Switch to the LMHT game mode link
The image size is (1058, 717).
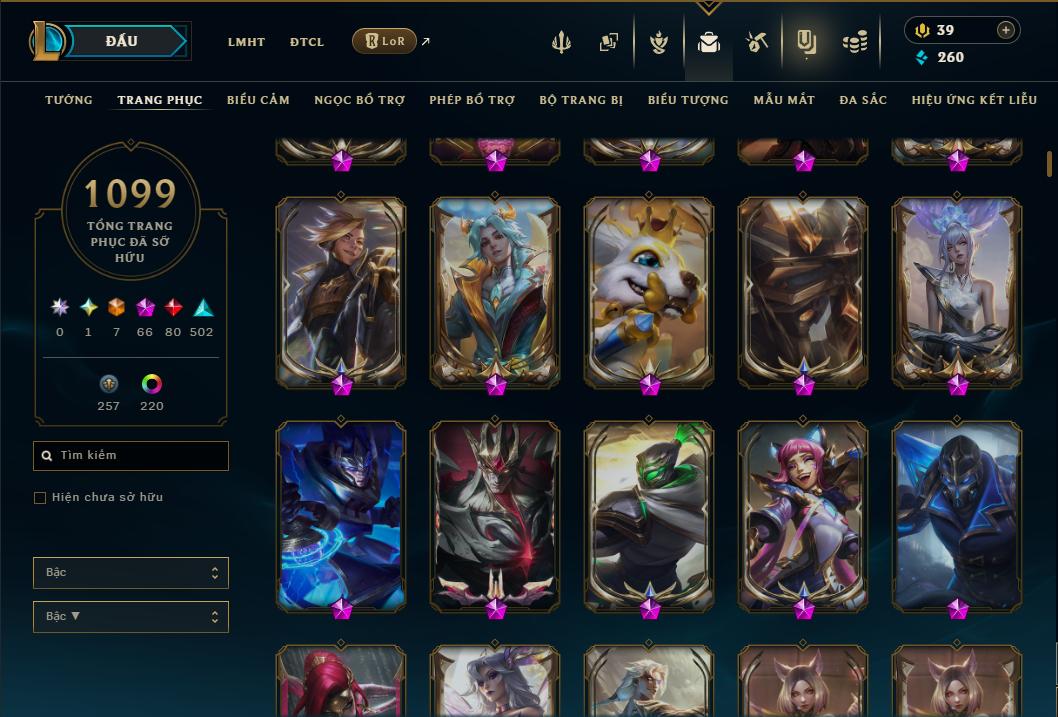point(246,42)
